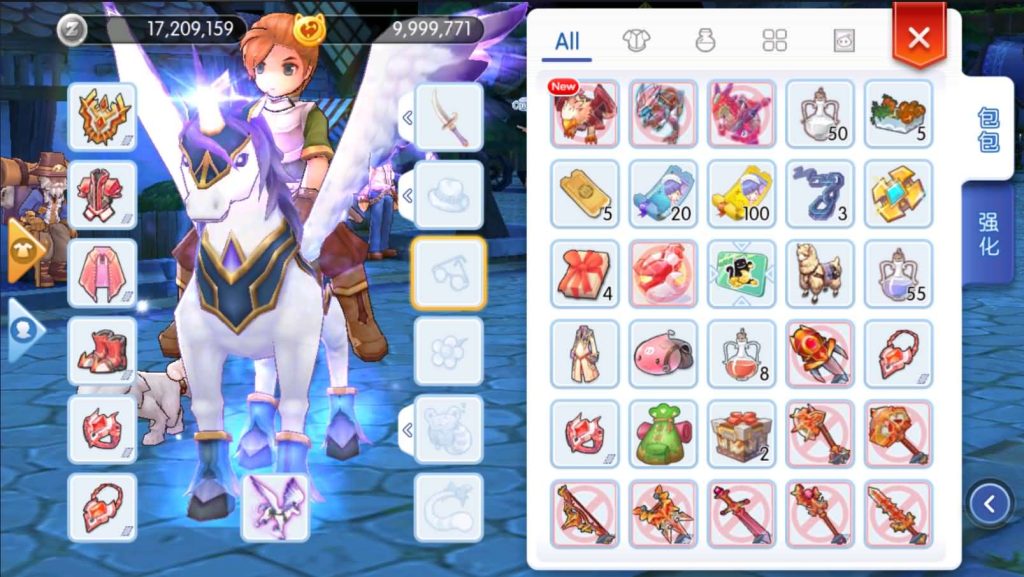Show the potion consumables tab
1024x577 pixels.
coord(705,41)
